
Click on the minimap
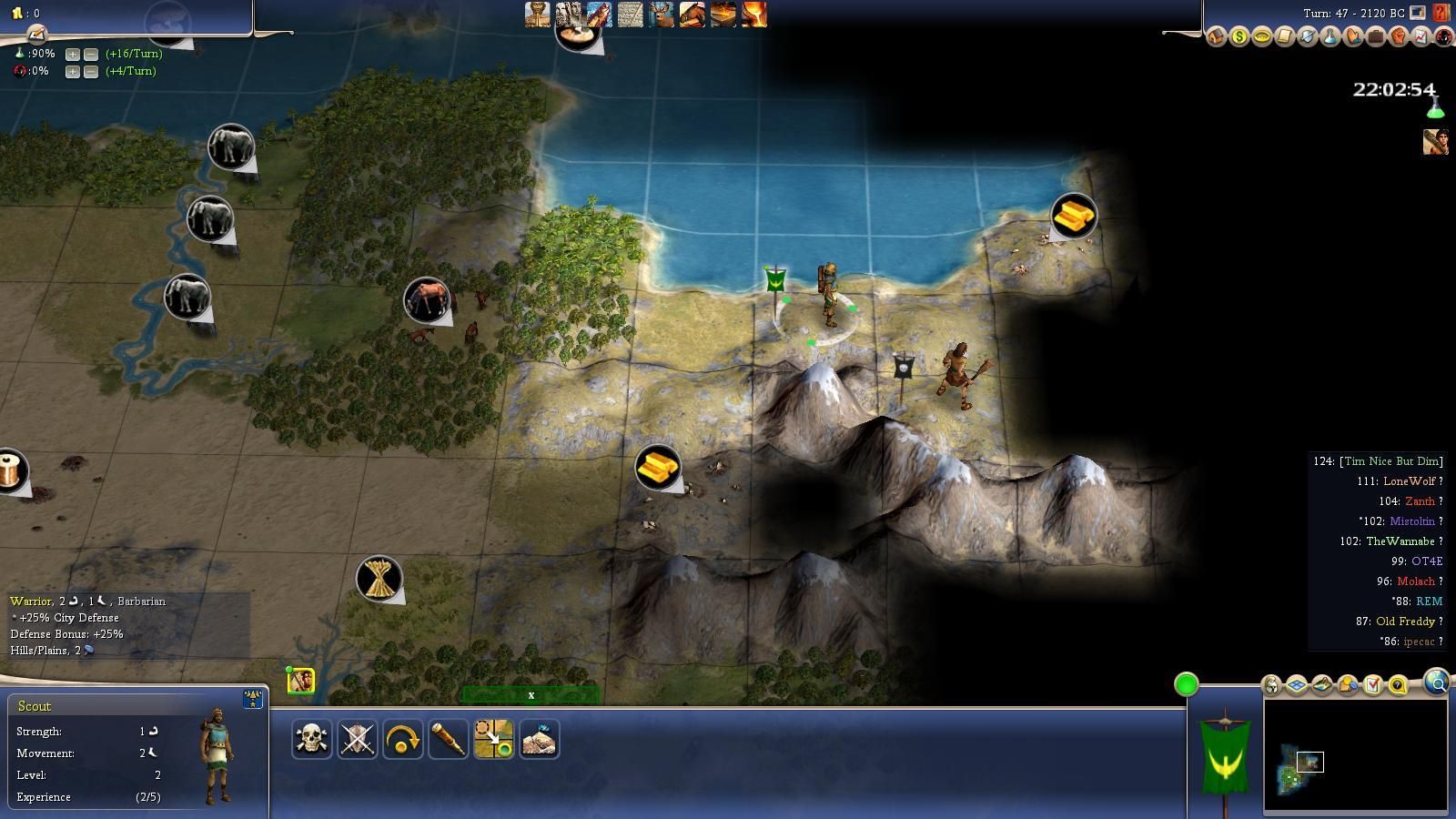click(x=1354, y=755)
